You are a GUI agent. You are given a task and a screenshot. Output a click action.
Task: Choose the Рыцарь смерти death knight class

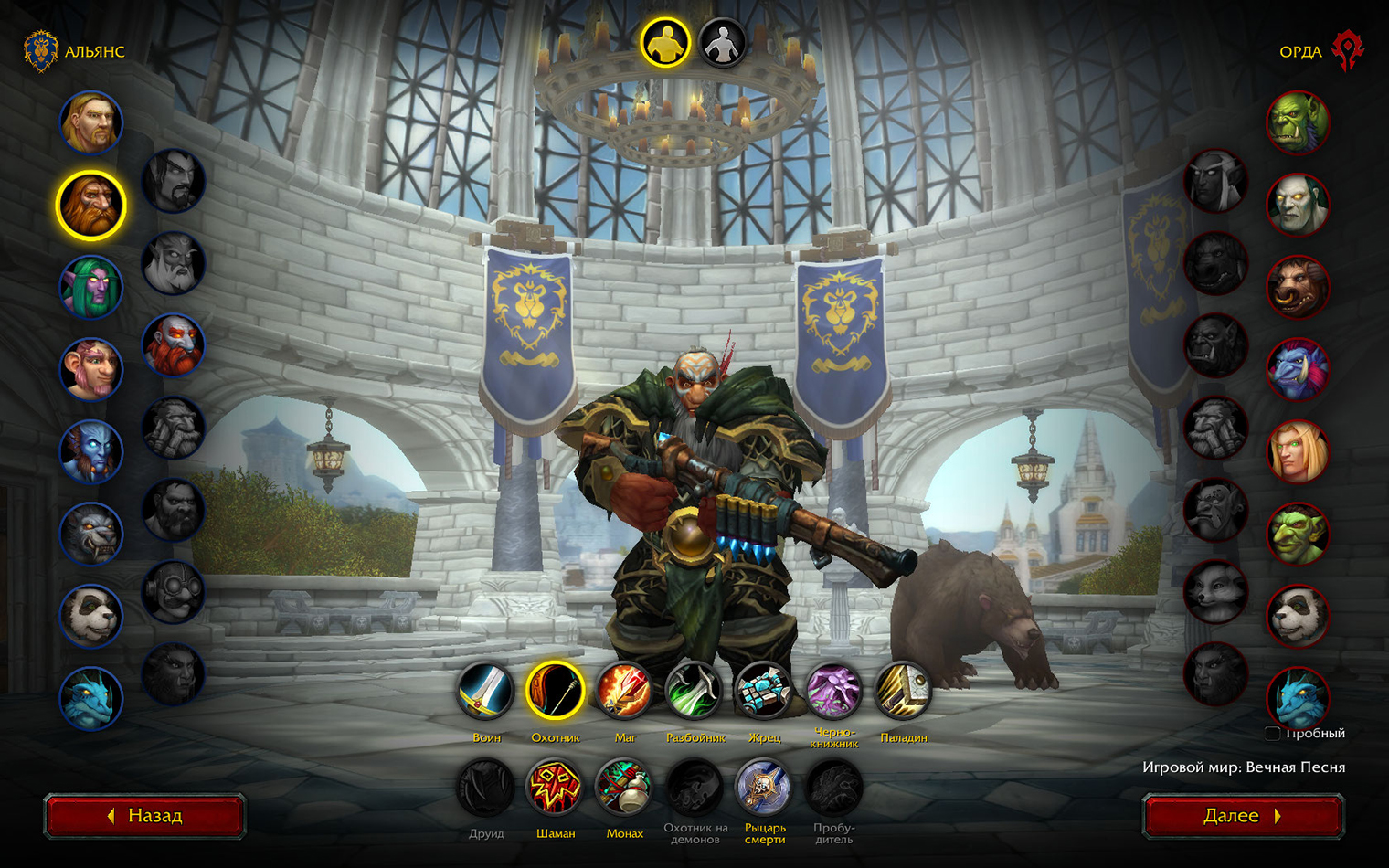764,788
